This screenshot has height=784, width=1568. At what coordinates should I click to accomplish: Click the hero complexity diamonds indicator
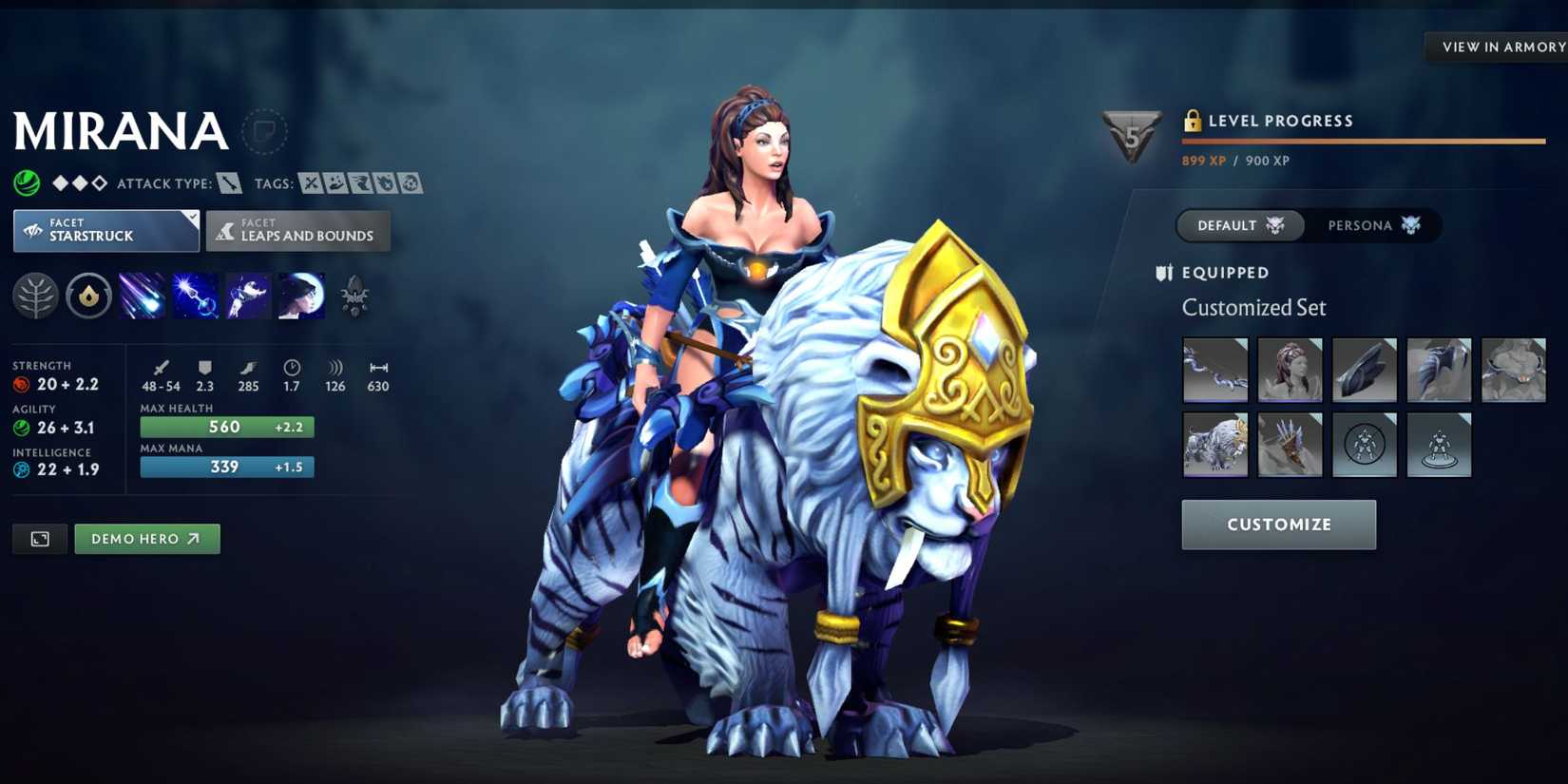81,182
